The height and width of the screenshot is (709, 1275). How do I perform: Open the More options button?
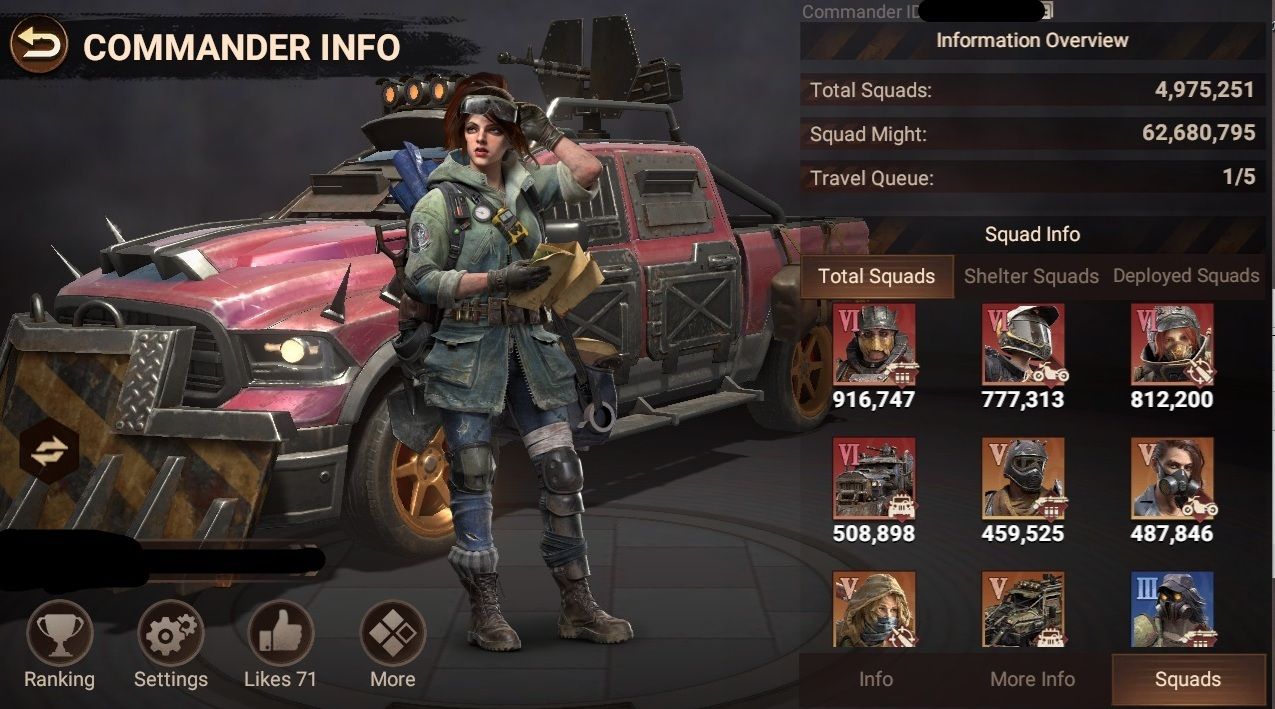392,633
